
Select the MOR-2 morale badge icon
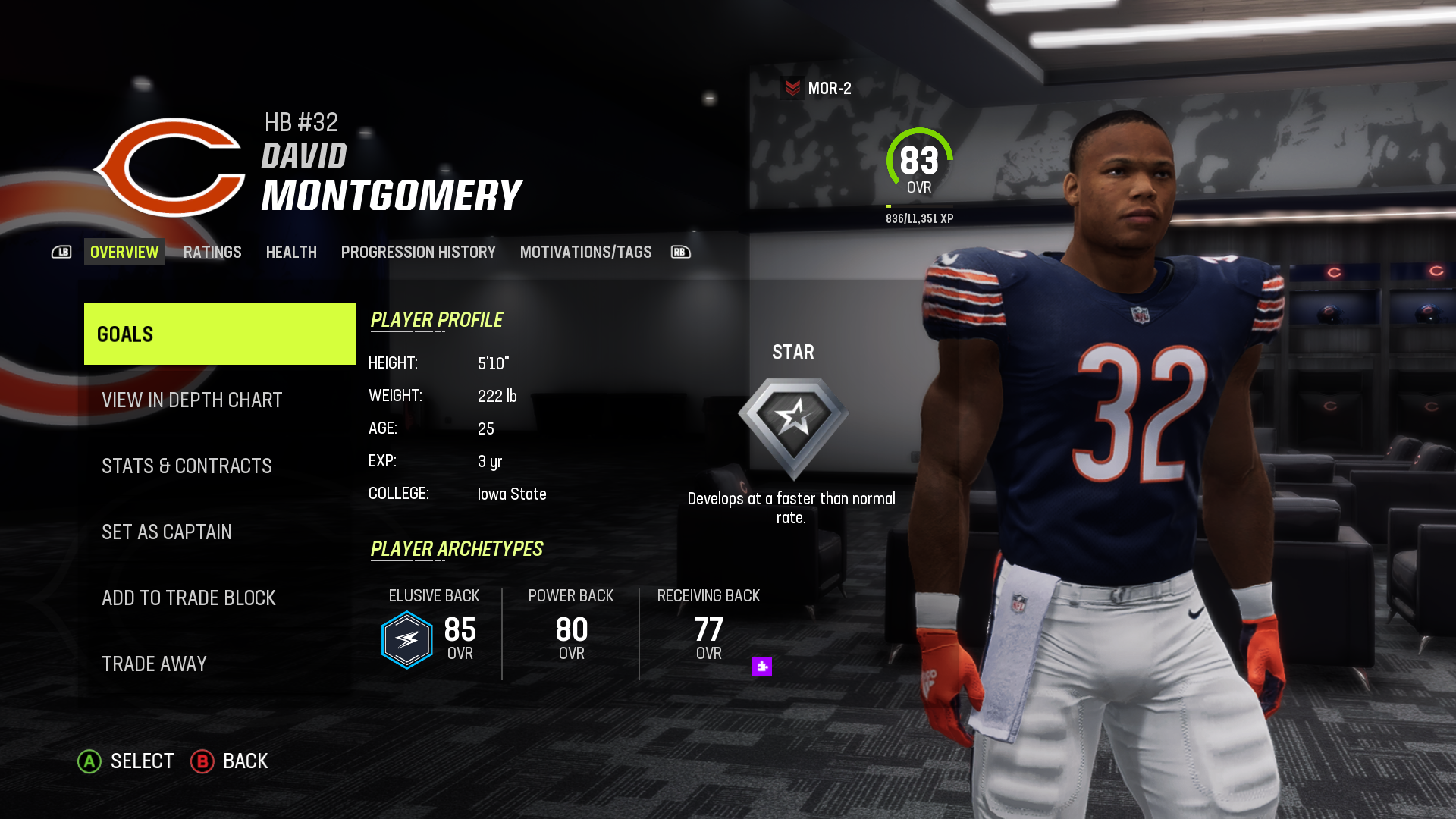pos(793,86)
